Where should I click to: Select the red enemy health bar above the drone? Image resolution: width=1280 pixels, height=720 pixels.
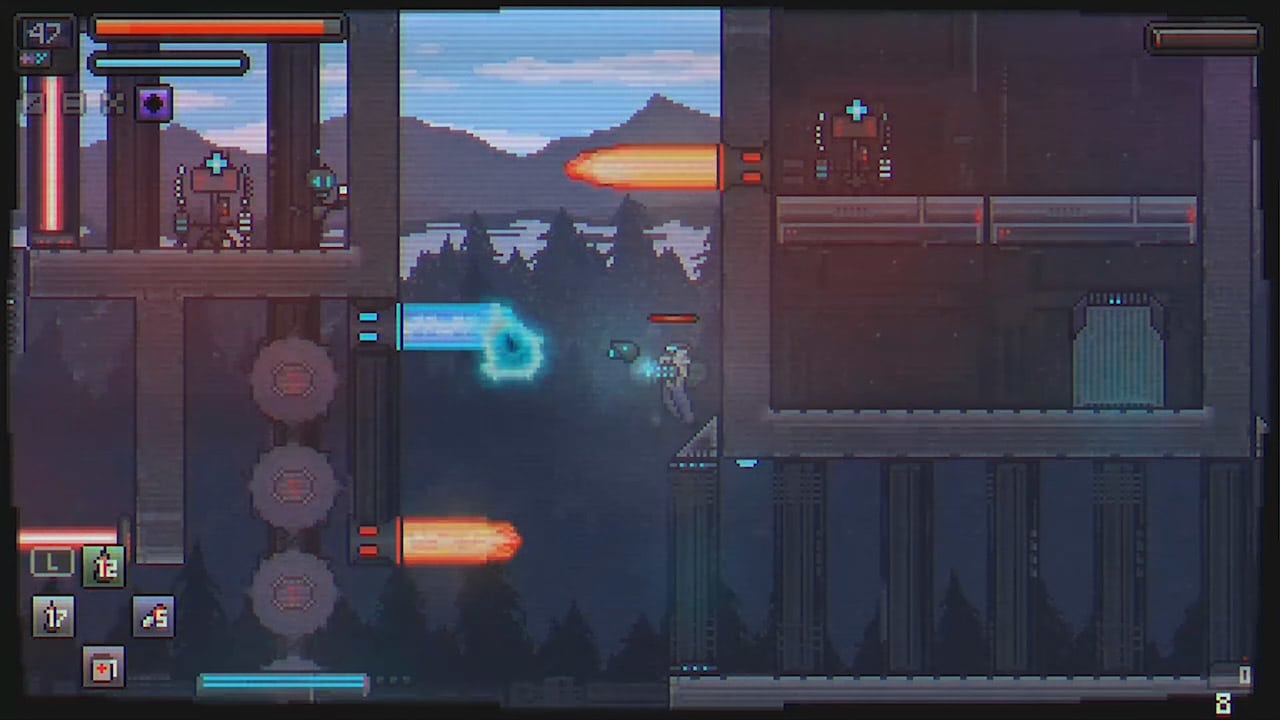click(672, 319)
